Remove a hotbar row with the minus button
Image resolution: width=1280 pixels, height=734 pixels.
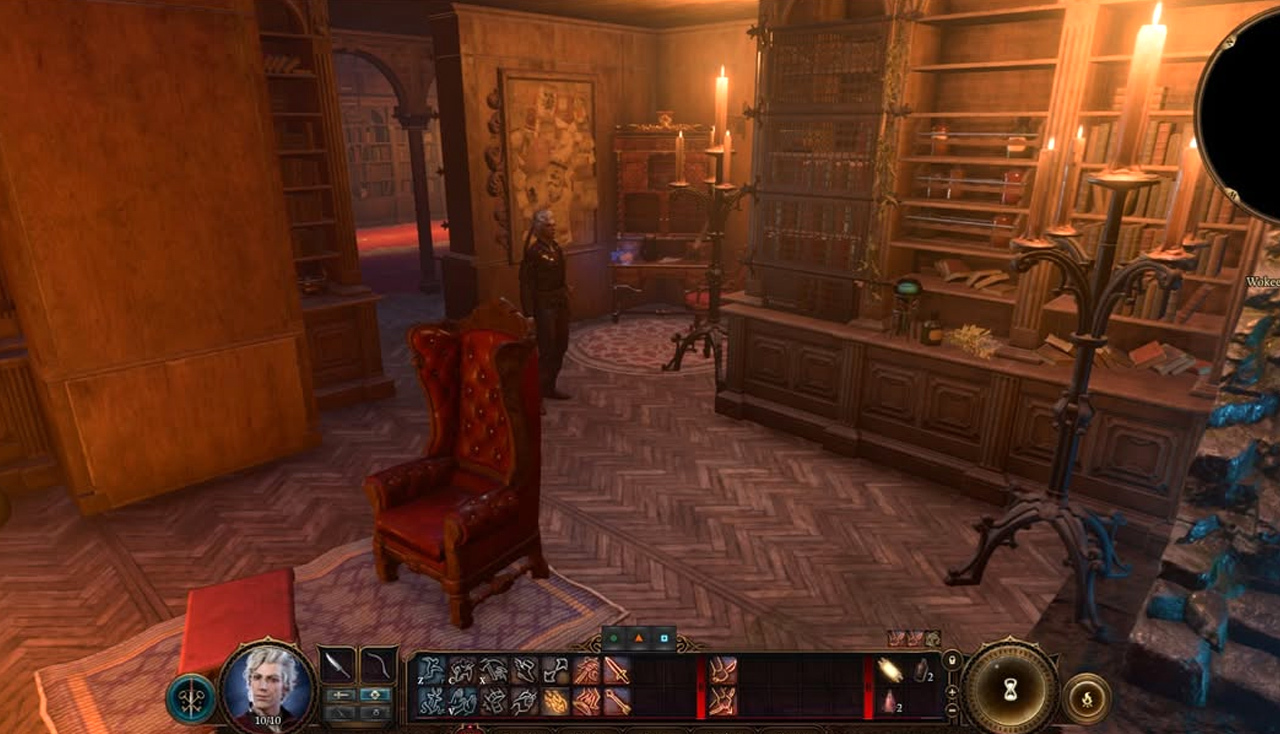[x=951, y=708]
